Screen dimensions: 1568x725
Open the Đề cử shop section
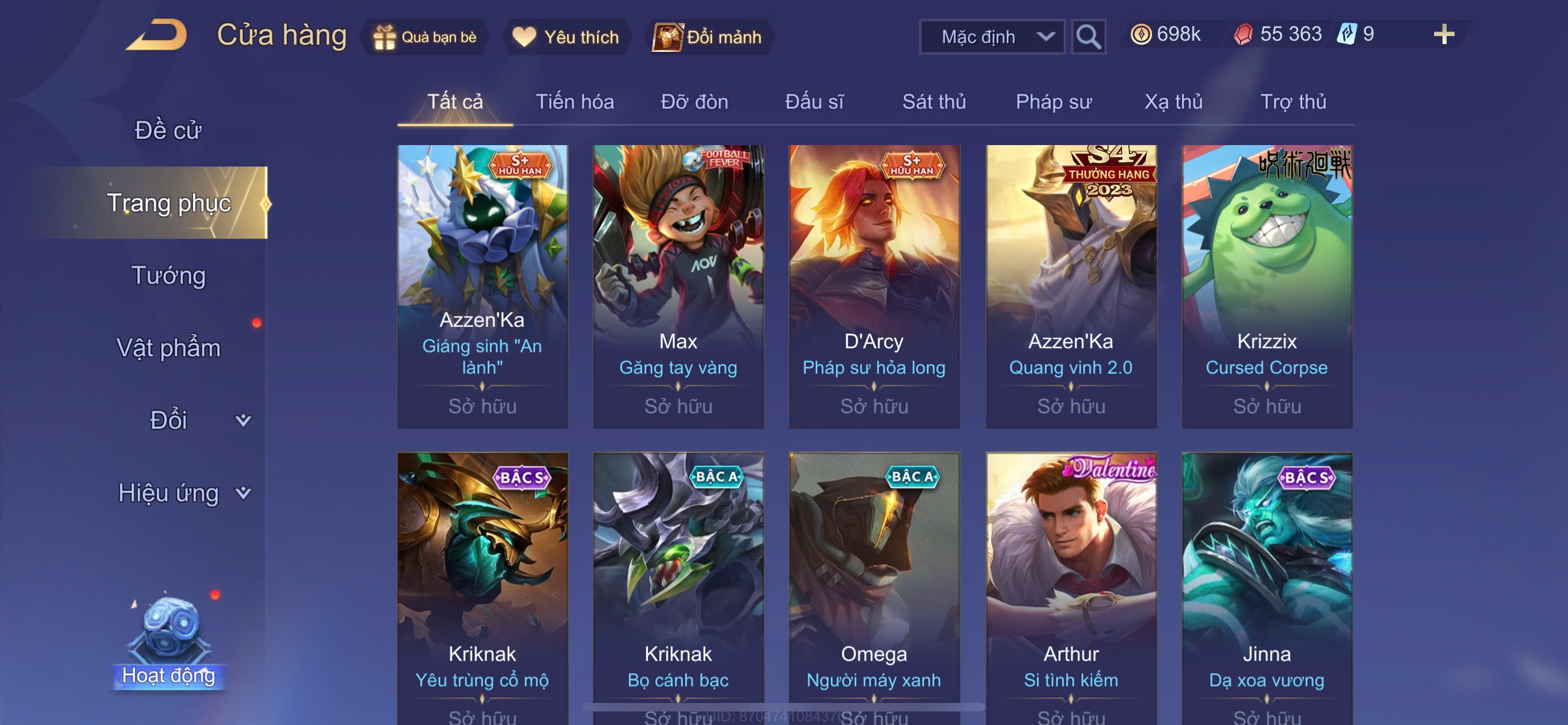(168, 130)
